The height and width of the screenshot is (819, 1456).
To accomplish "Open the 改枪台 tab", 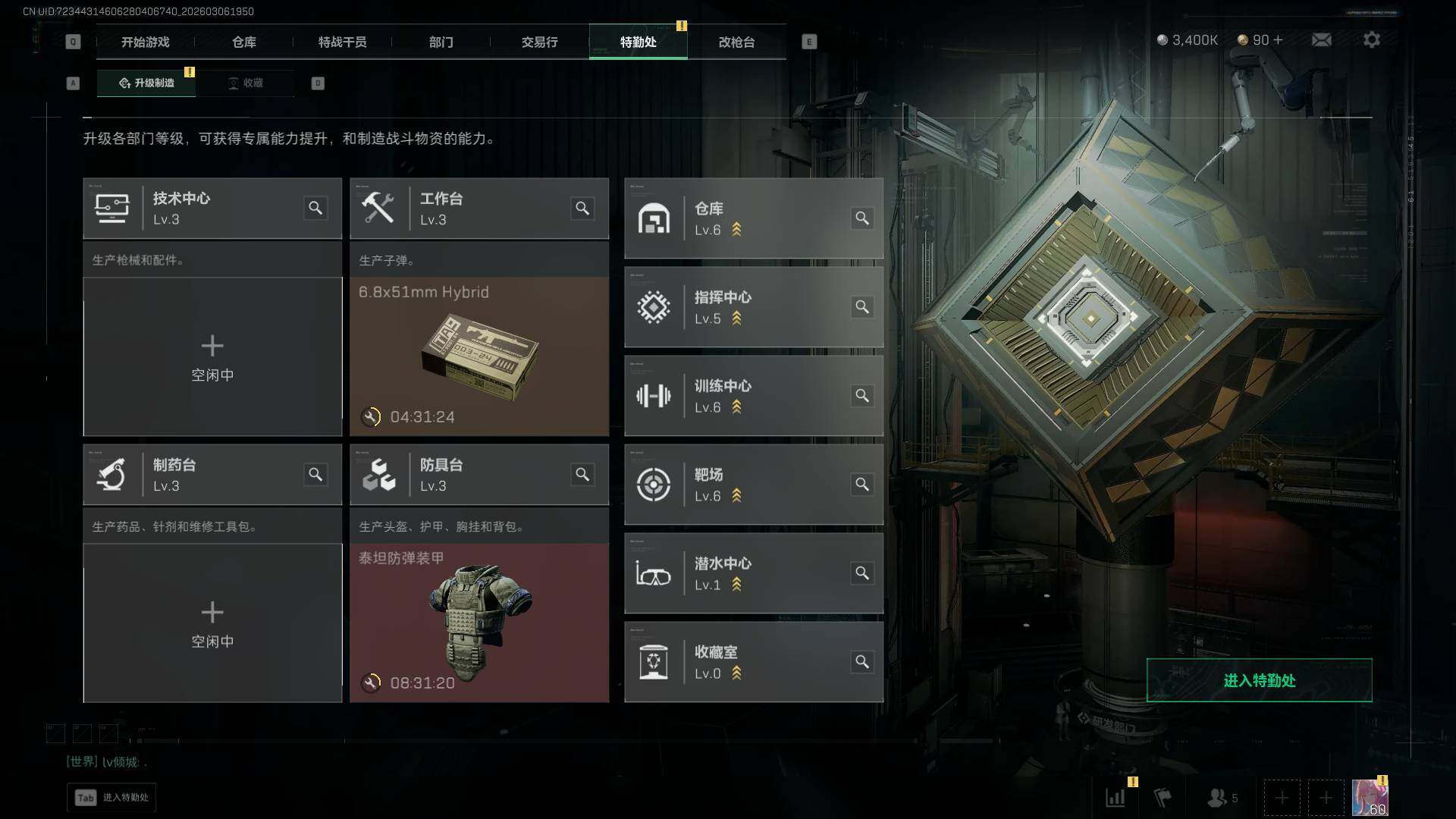I will pos(736,42).
